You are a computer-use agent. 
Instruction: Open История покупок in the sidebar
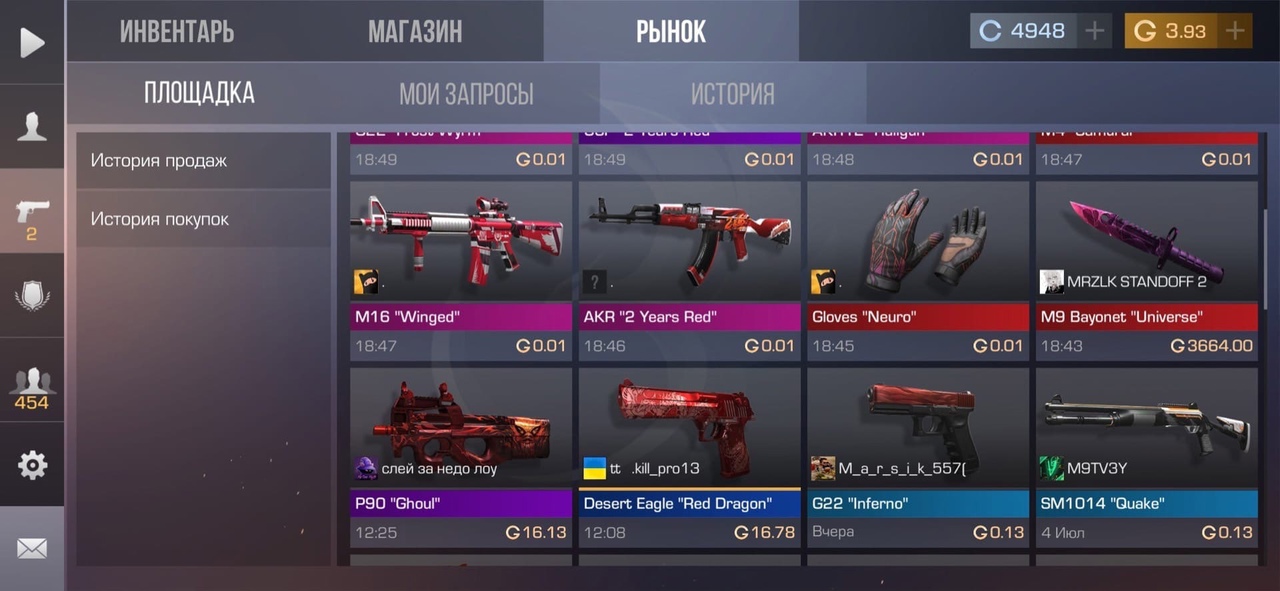click(203, 219)
